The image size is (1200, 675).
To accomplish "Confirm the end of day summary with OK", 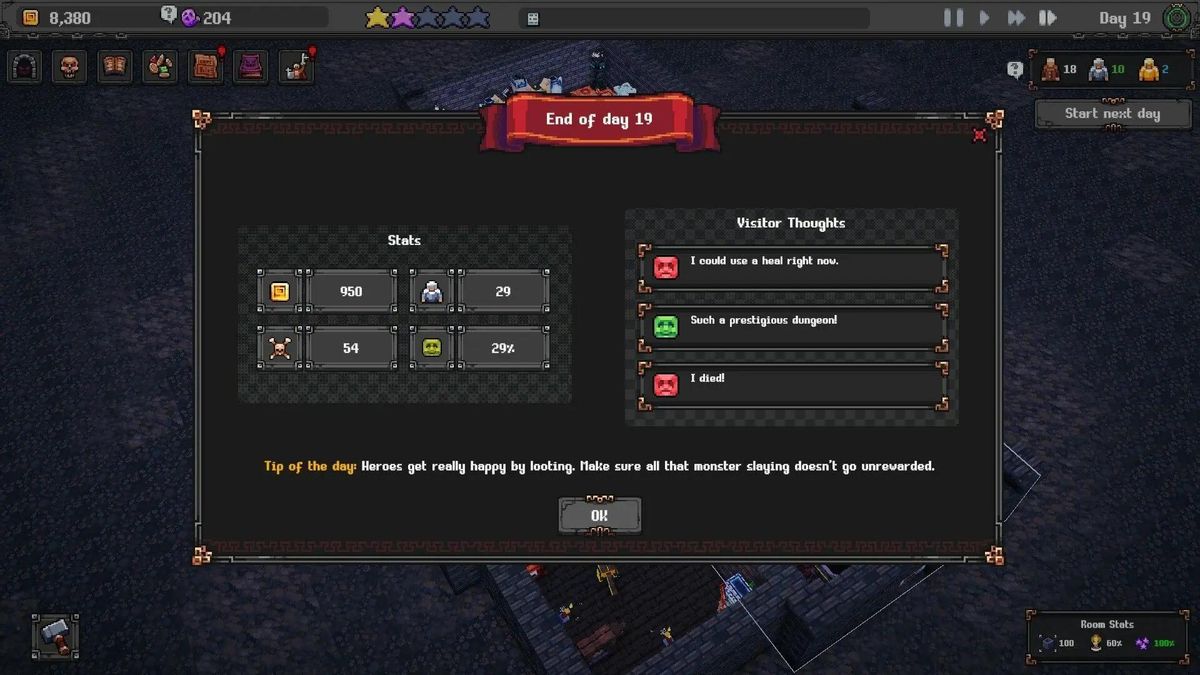I will point(599,516).
